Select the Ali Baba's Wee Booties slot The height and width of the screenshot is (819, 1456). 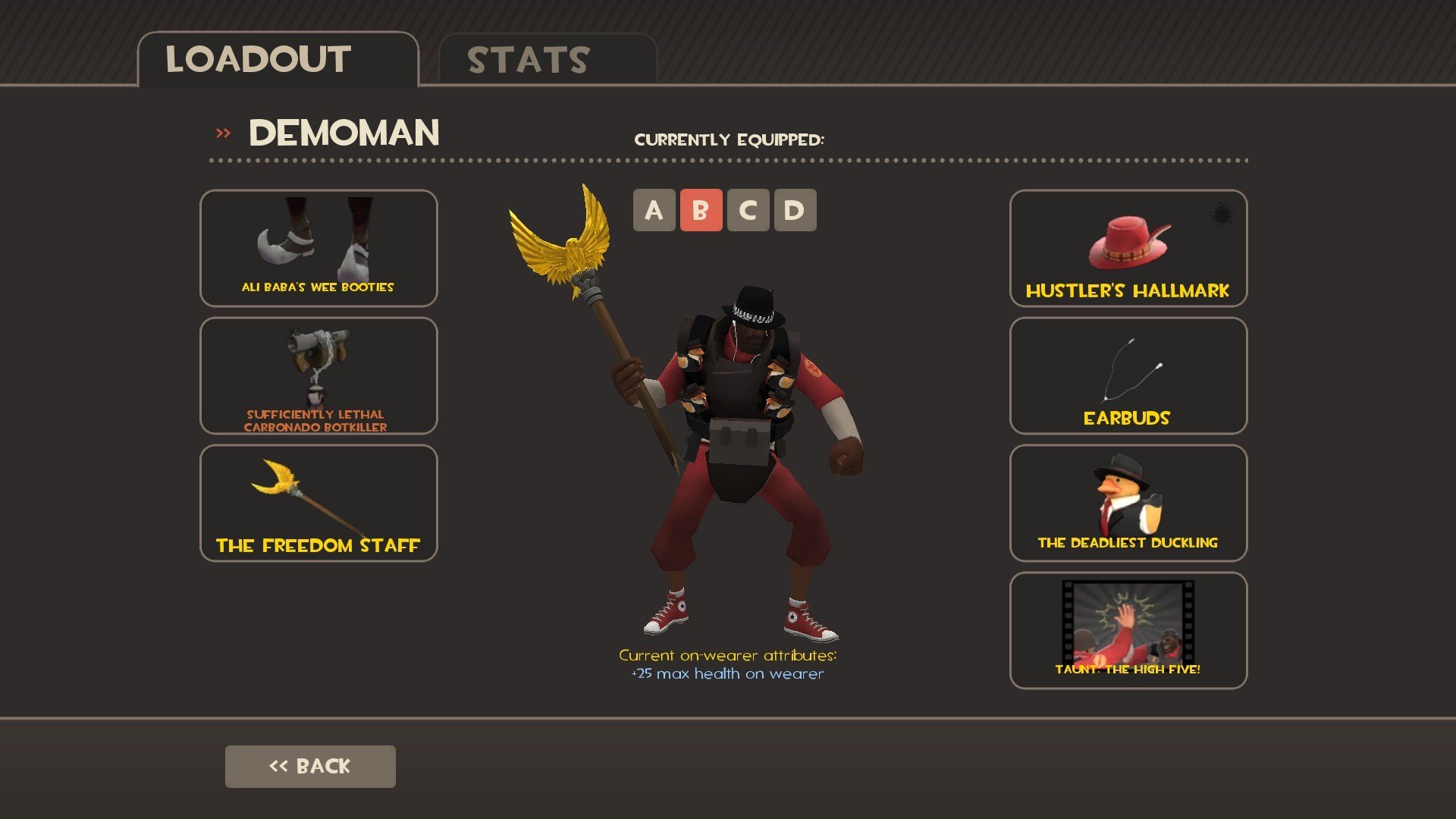[318, 248]
